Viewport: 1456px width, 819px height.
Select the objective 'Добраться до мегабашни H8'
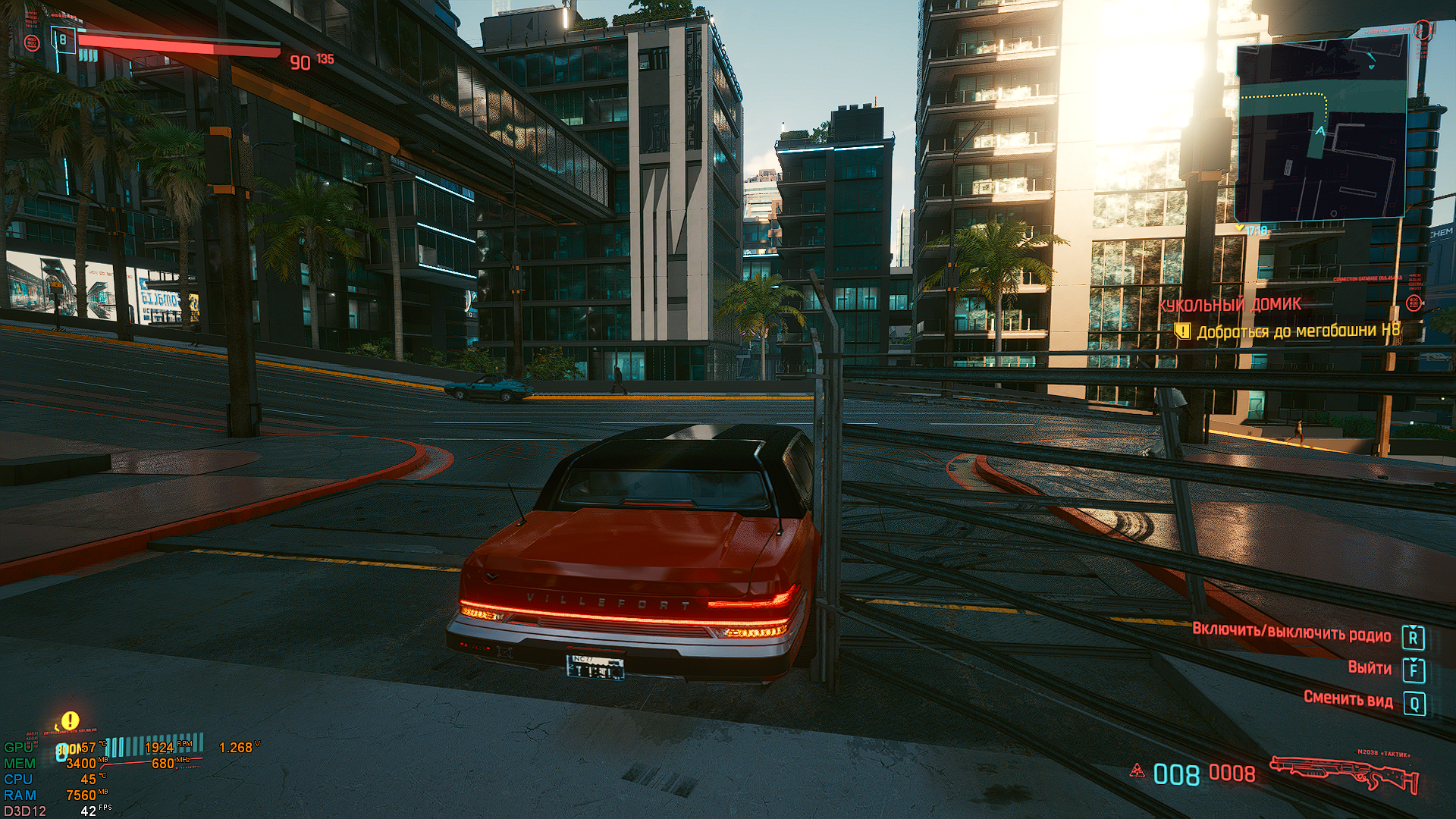1298,331
